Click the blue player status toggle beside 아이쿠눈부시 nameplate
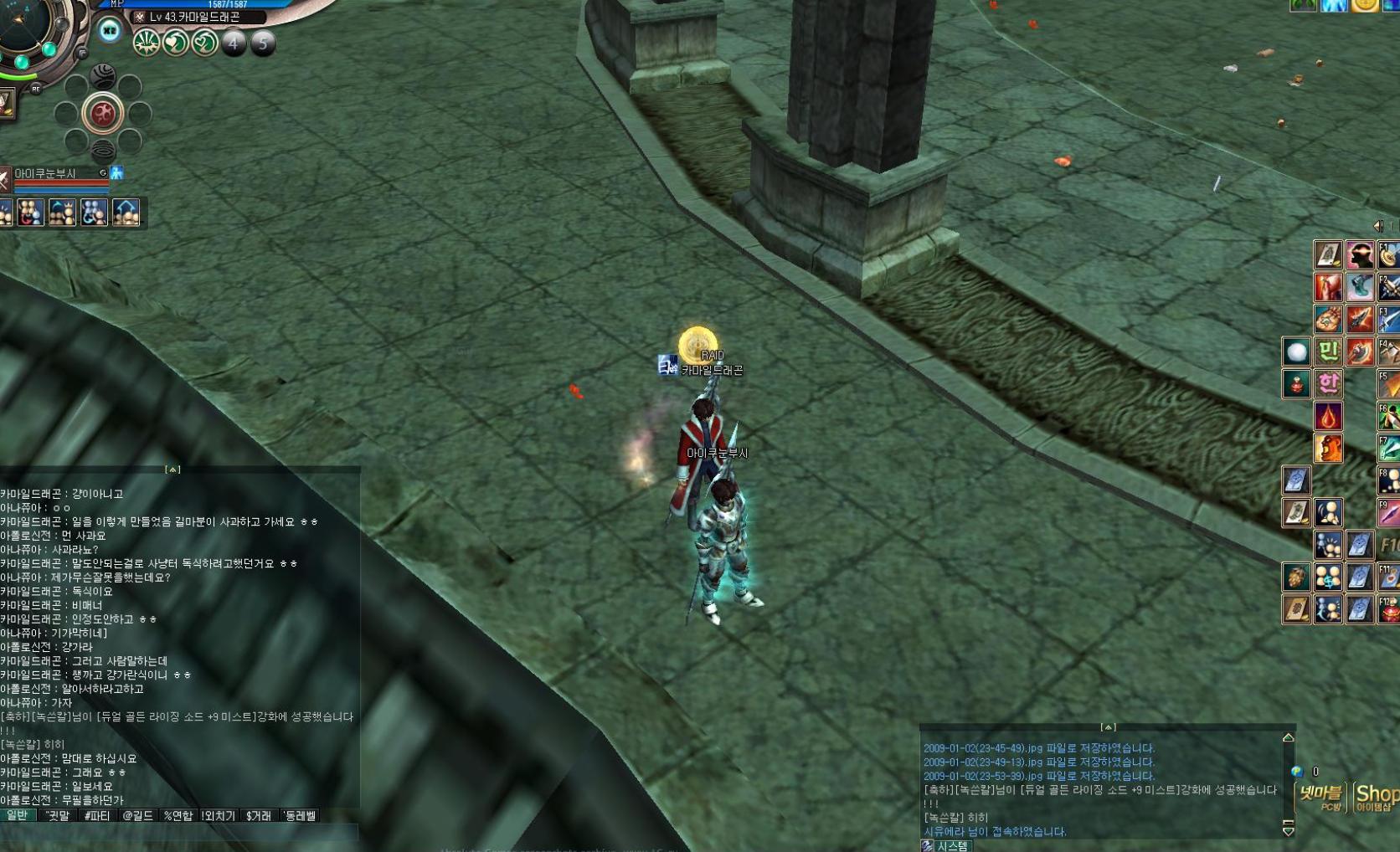Screen dimensions: 1400x852 click(118, 172)
